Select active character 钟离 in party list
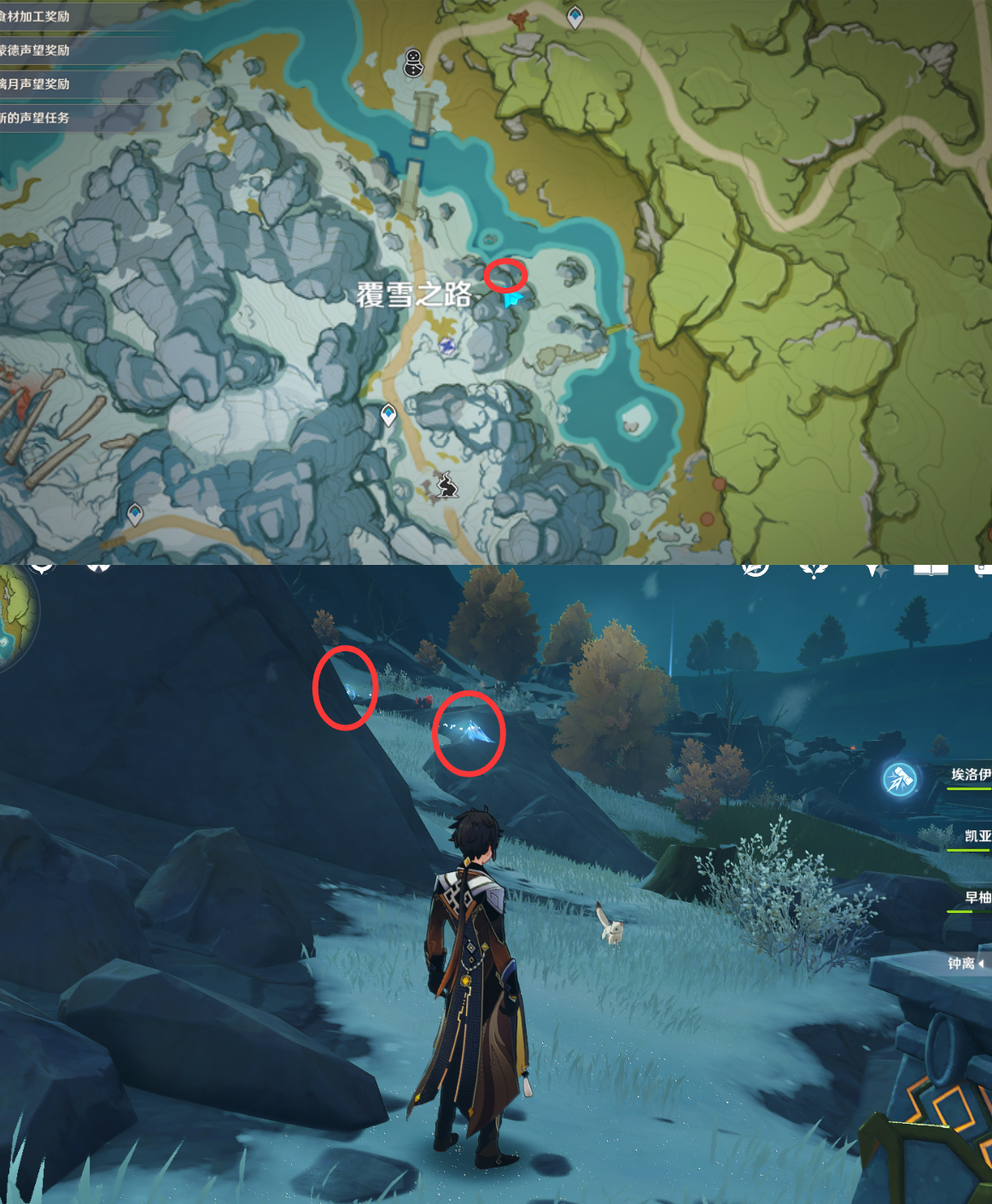The image size is (992, 1204). tap(962, 963)
